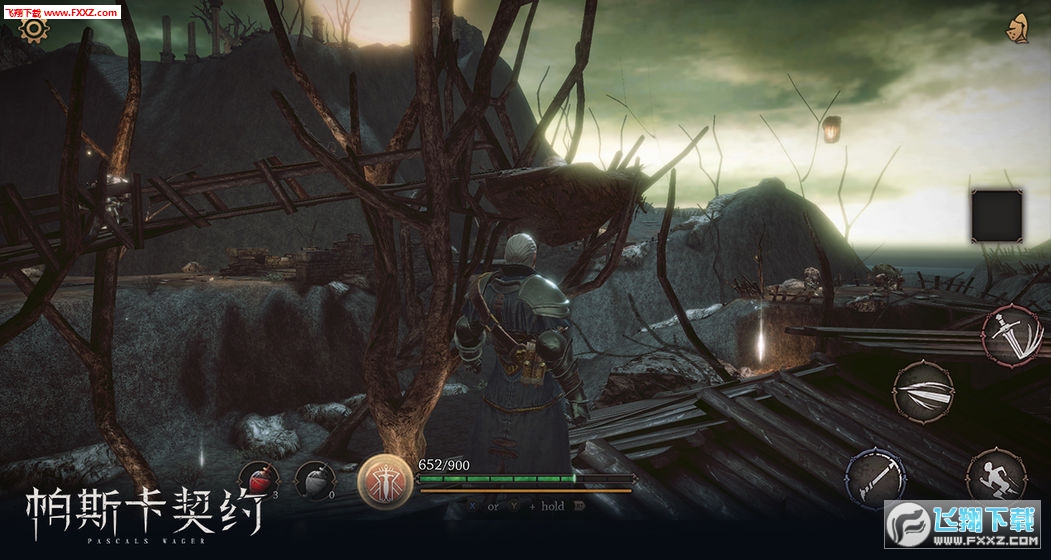This screenshot has height=560, width=1051.
Task: Tap the helmeted head icon
Action: [x=1018, y=28]
